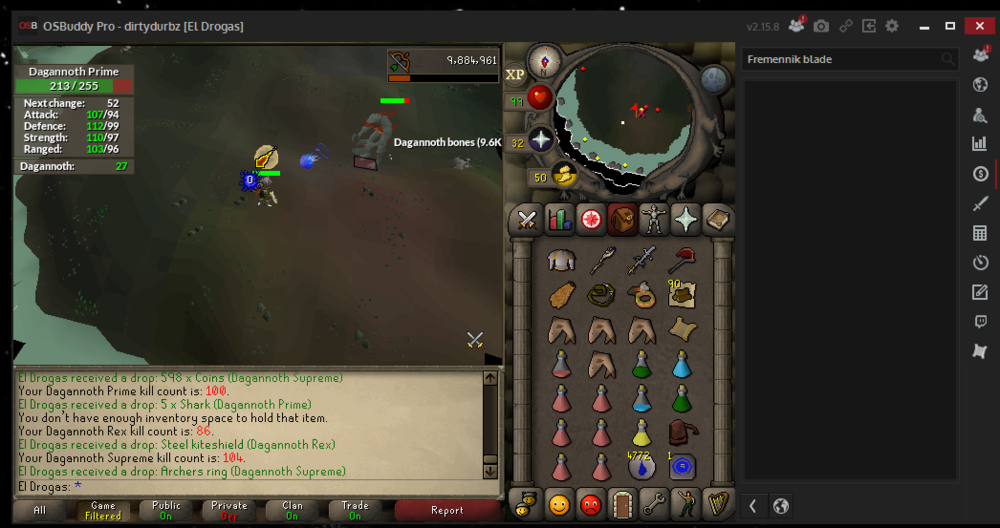
Task: Click the compass on the minimap
Action: click(545, 60)
